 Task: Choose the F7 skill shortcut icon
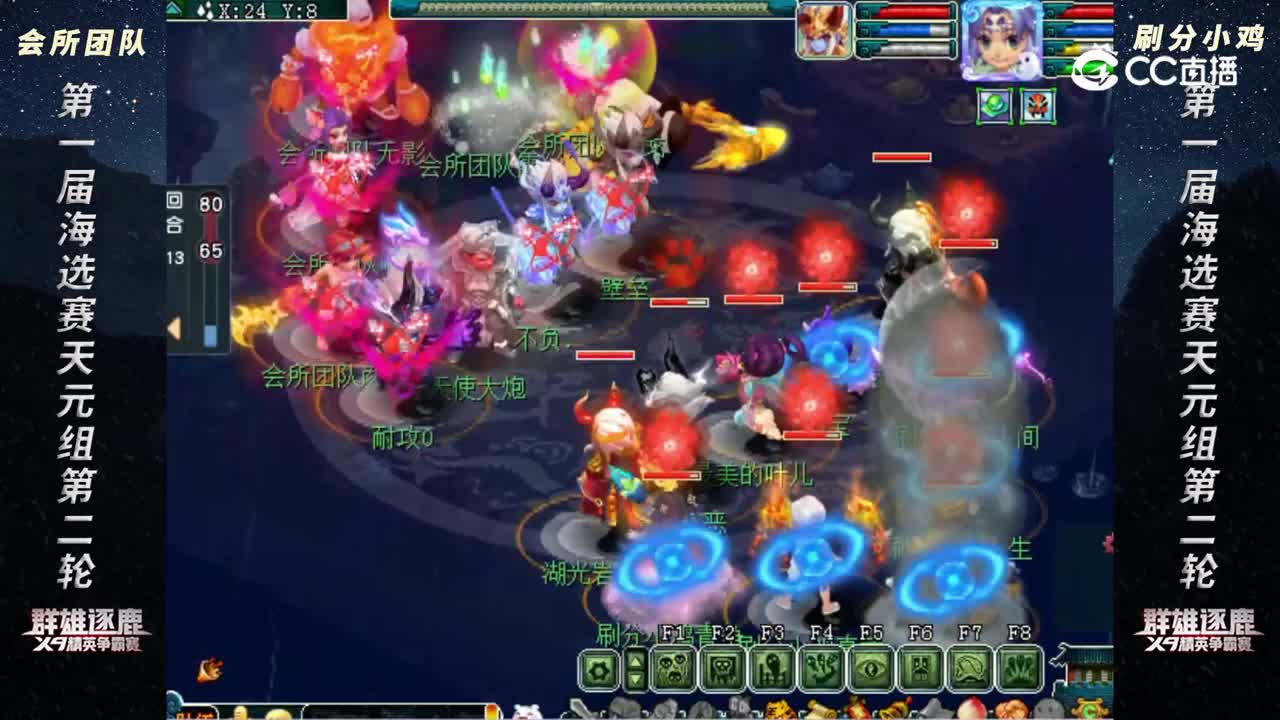[970, 666]
